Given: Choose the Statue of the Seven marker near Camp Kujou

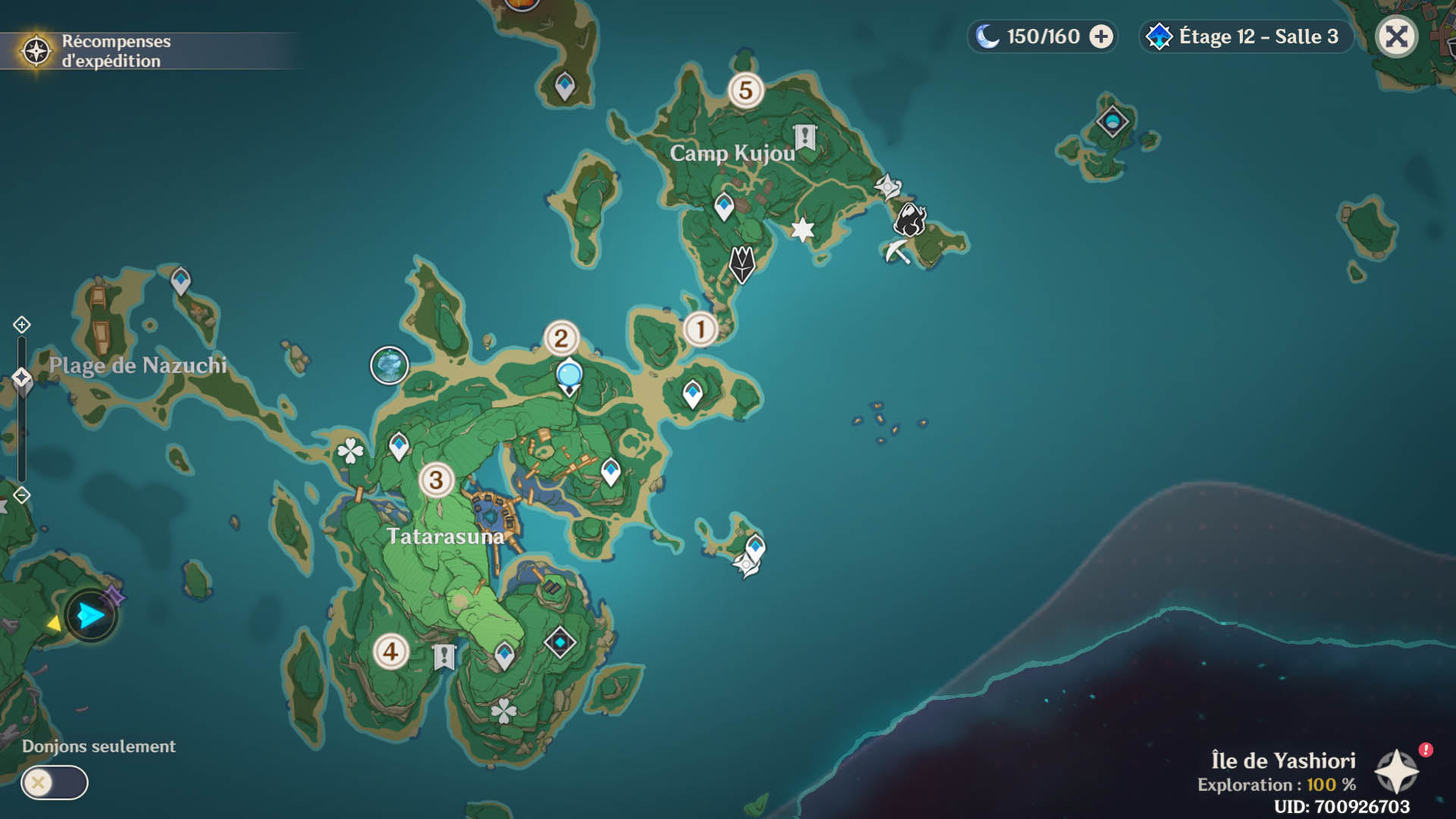Looking at the screenshot, I should (x=742, y=264).
